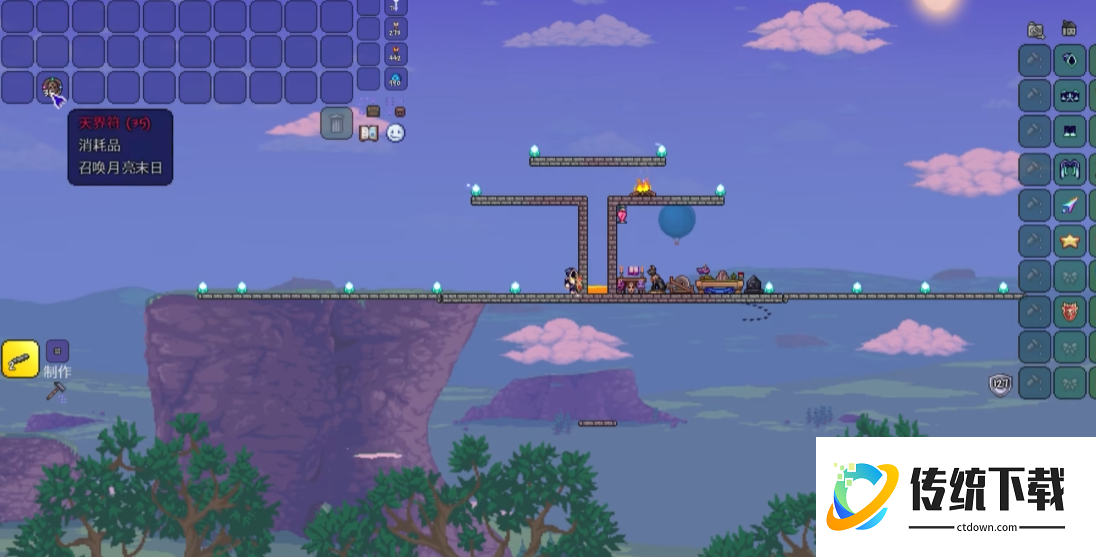The image size is (1096, 557).
Task: Click the trash can slot
Action: pos(337,123)
